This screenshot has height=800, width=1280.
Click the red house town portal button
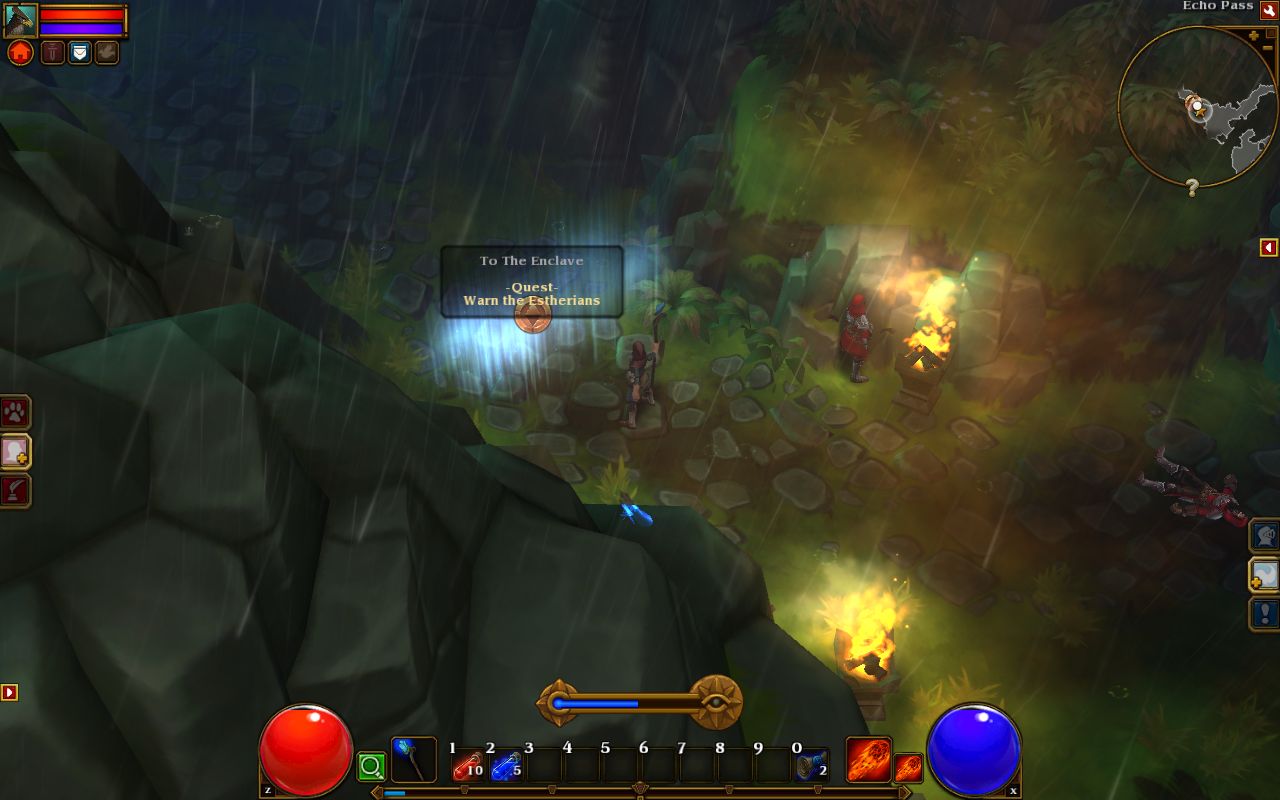(20, 53)
